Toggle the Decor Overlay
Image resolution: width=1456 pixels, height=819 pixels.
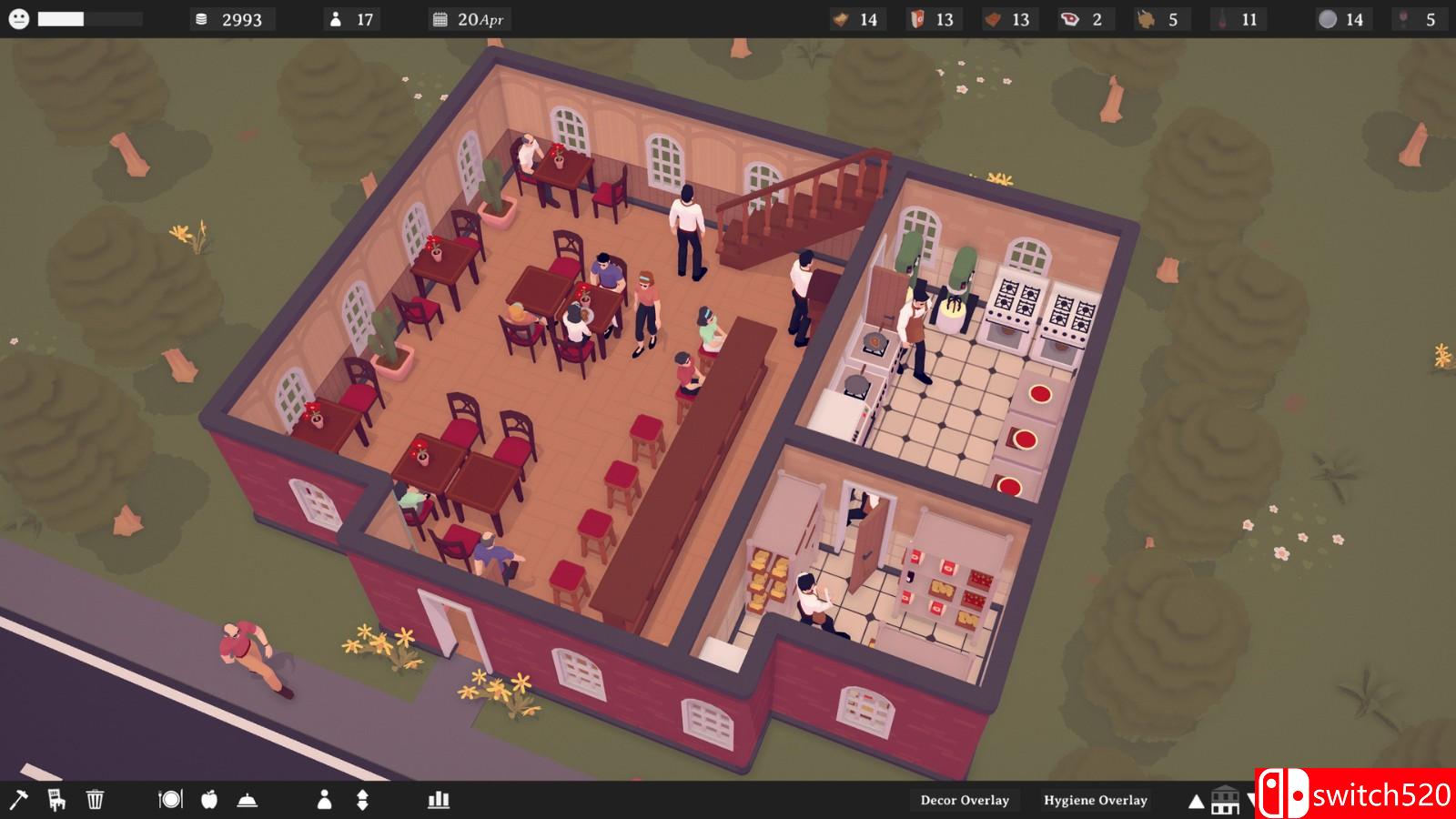click(x=965, y=801)
